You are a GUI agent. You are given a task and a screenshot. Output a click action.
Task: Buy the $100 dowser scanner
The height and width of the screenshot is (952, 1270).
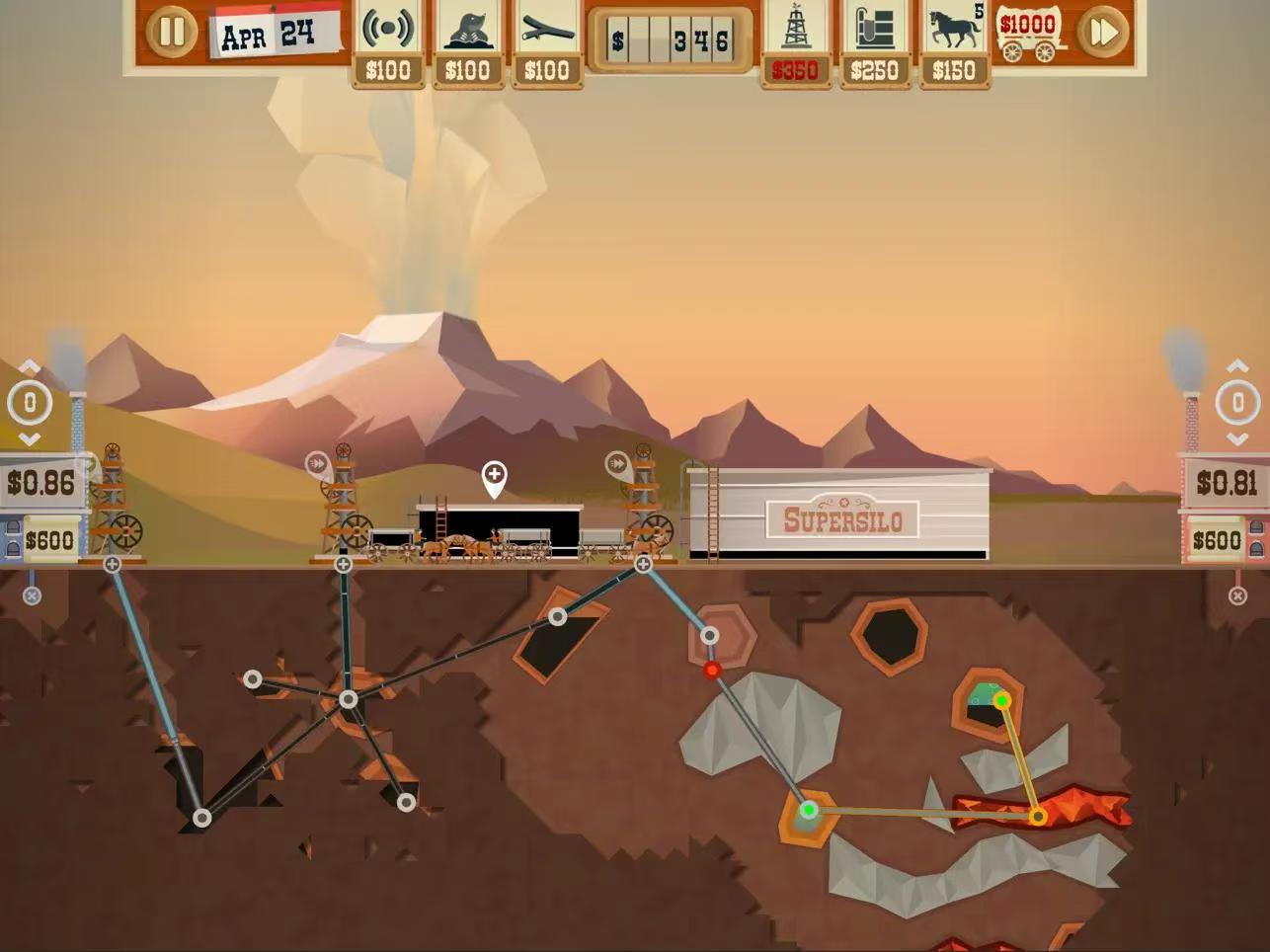click(387, 44)
